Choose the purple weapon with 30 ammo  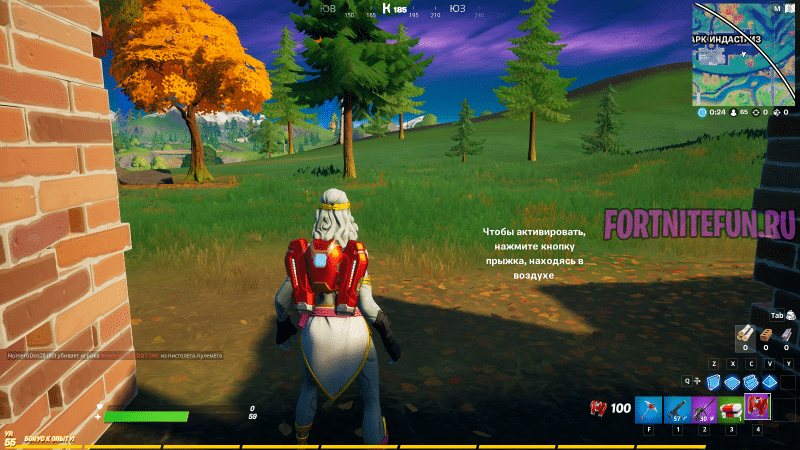tap(703, 408)
